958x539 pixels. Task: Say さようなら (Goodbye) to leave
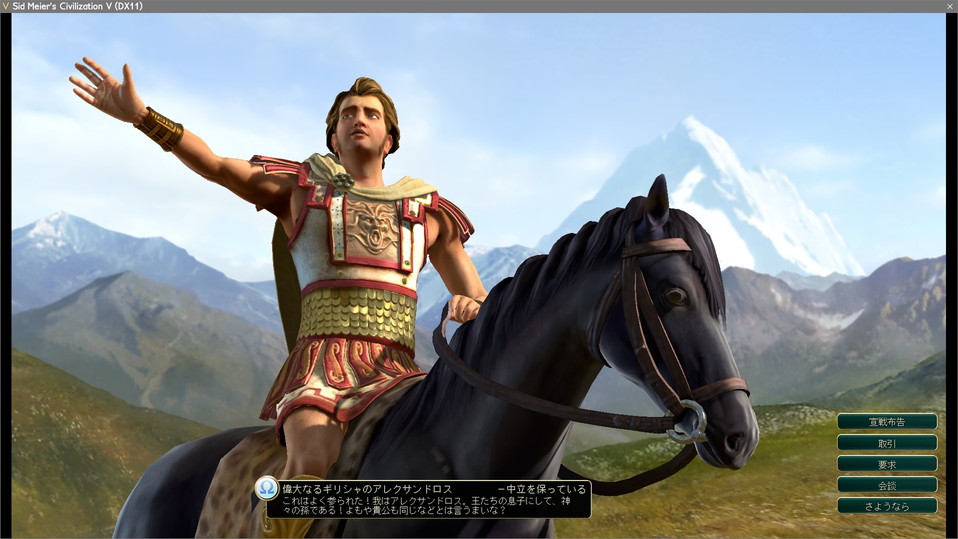(x=887, y=506)
